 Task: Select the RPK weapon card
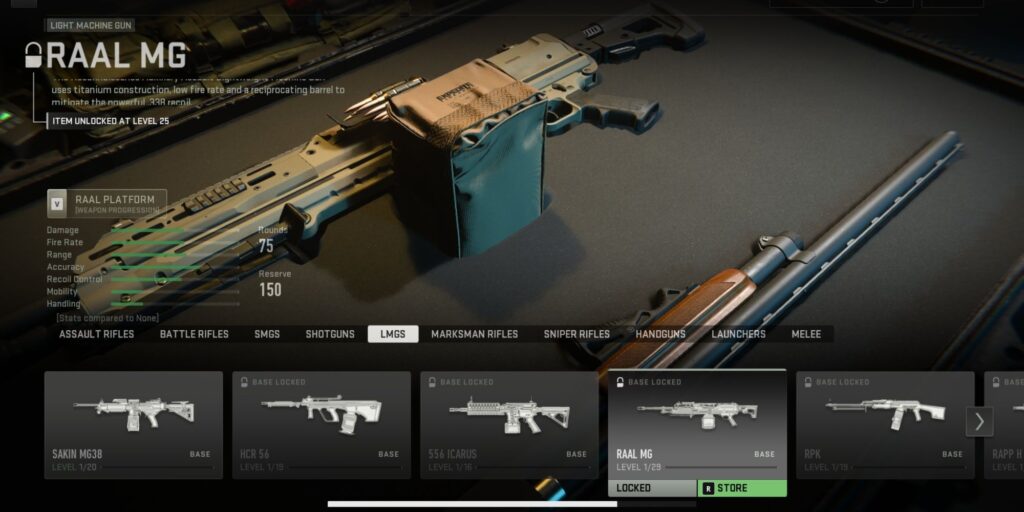tap(885, 424)
